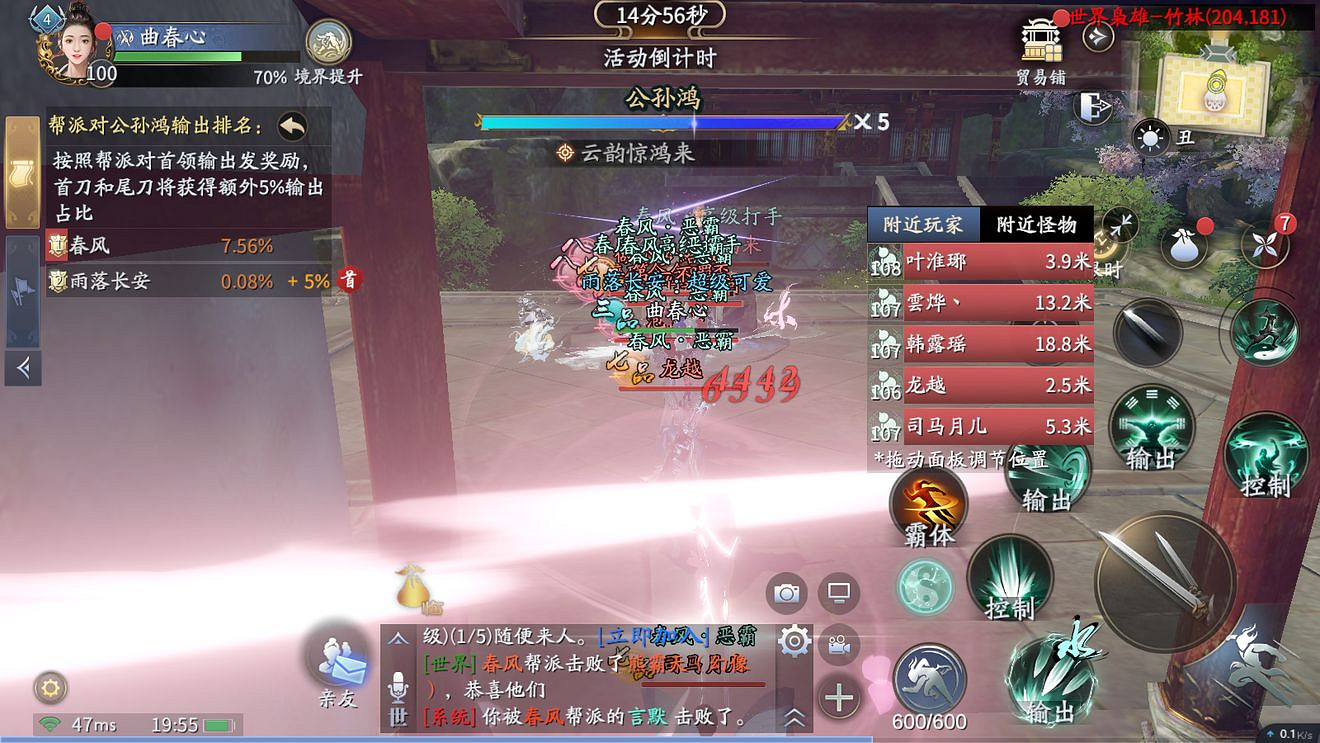Take a screenshot with the camera icon
The height and width of the screenshot is (743, 1320).
[787, 592]
